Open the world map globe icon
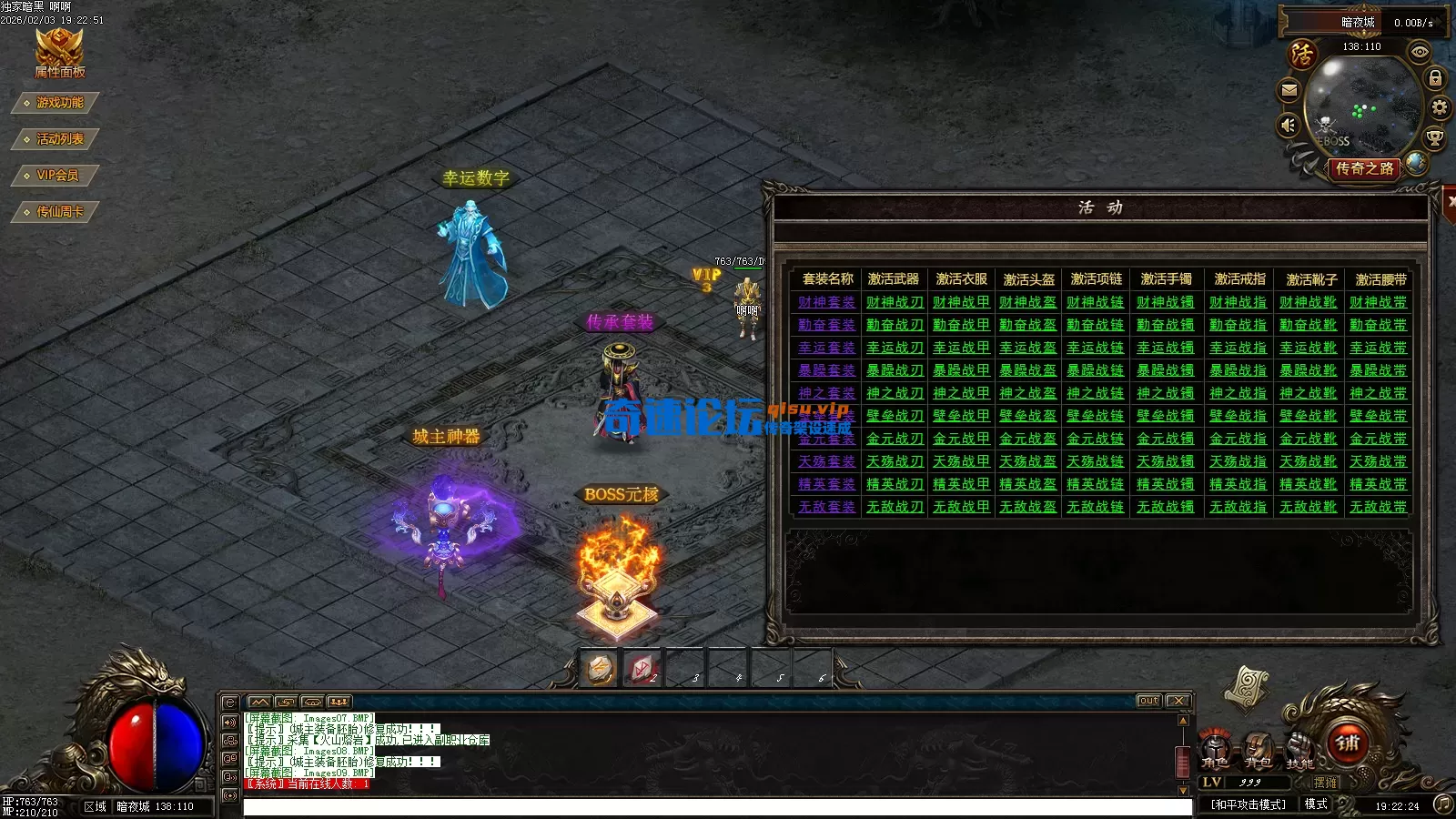This screenshot has height=819, width=1456. point(1416,163)
